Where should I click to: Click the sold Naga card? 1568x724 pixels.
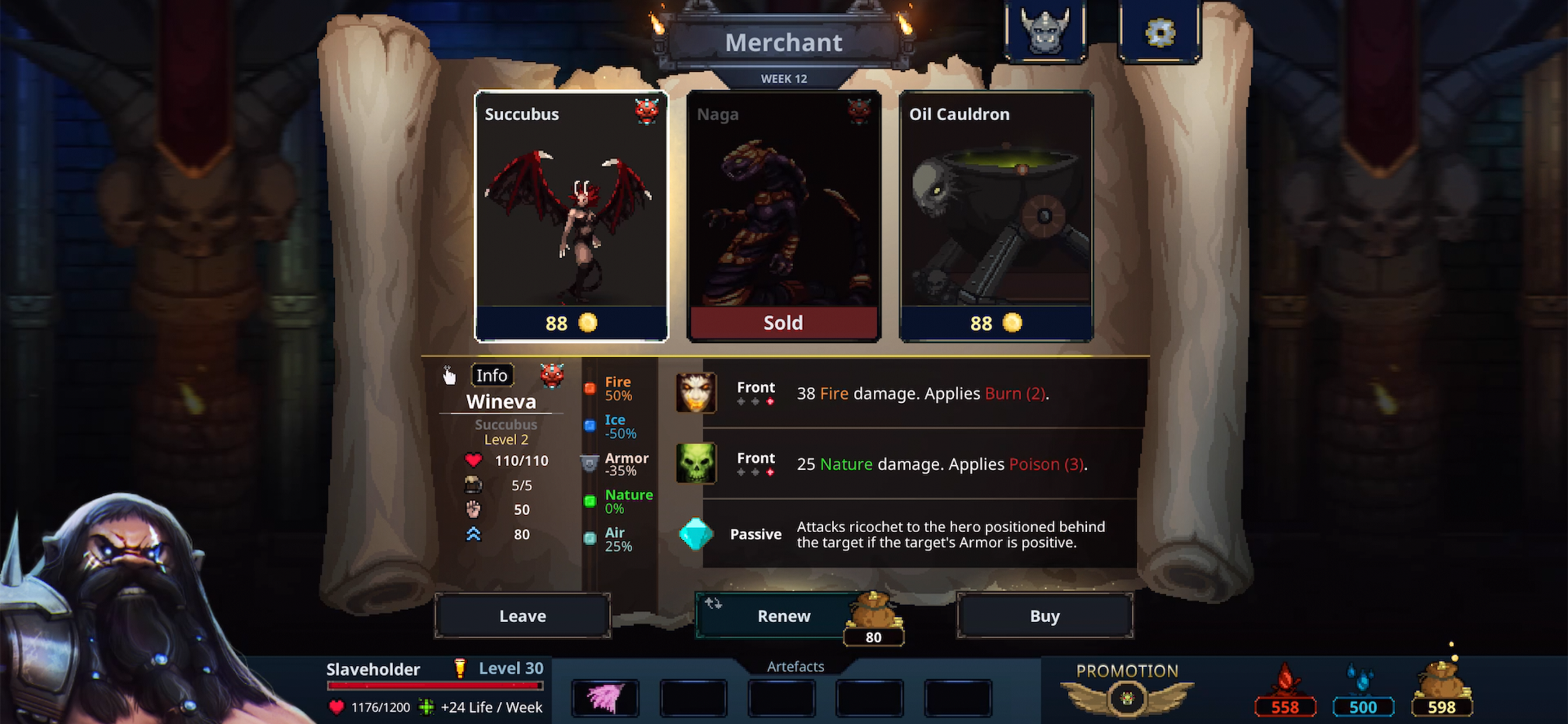pos(783,216)
